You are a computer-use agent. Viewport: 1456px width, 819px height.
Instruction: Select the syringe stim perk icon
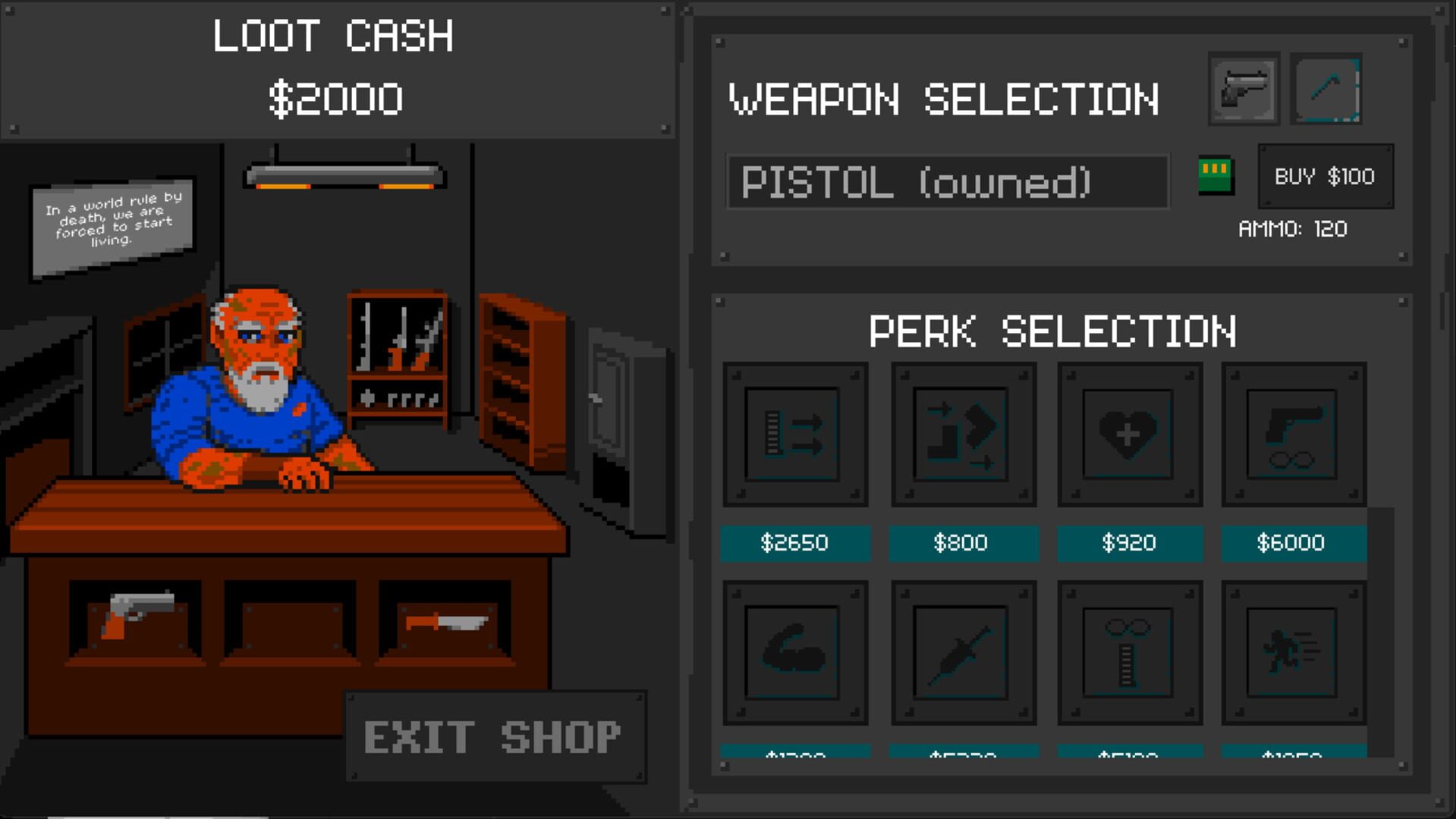click(963, 652)
